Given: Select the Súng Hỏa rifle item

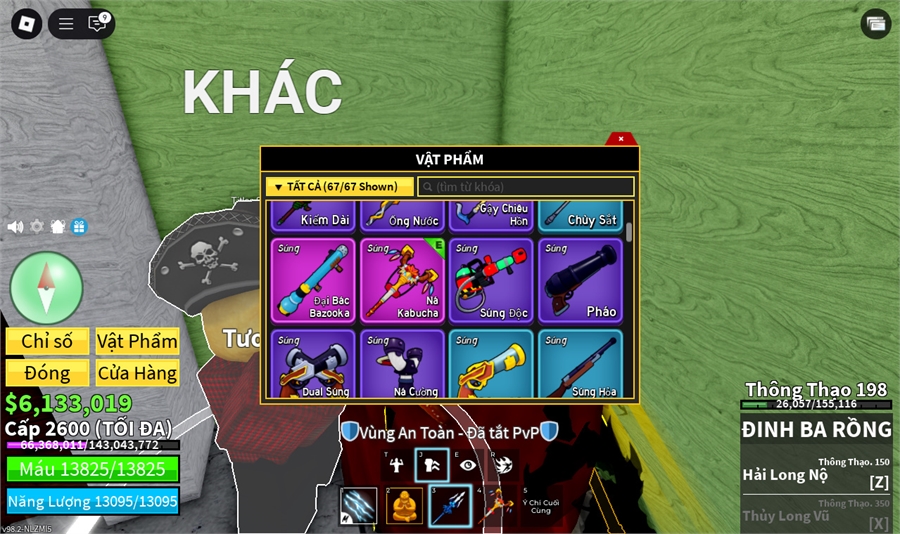Looking at the screenshot, I should tap(580, 365).
